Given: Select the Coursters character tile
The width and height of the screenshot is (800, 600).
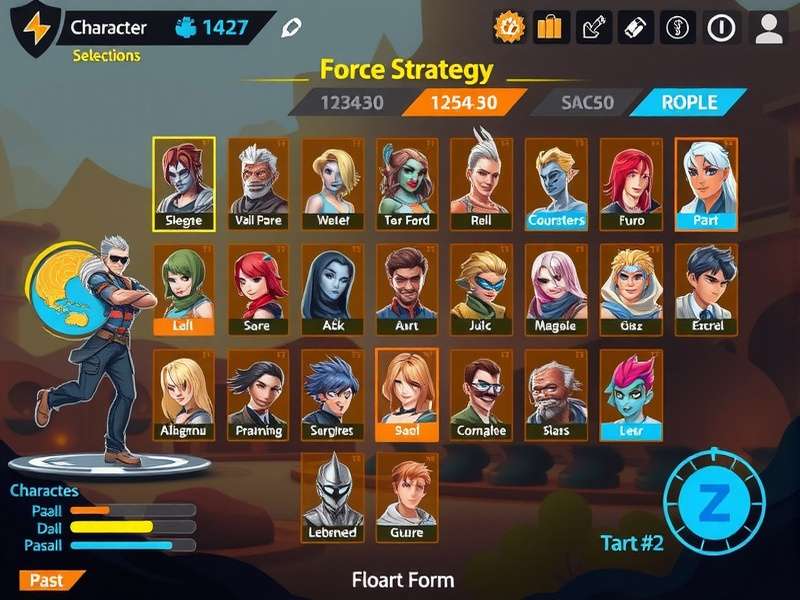Looking at the screenshot, I should coord(556,184).
